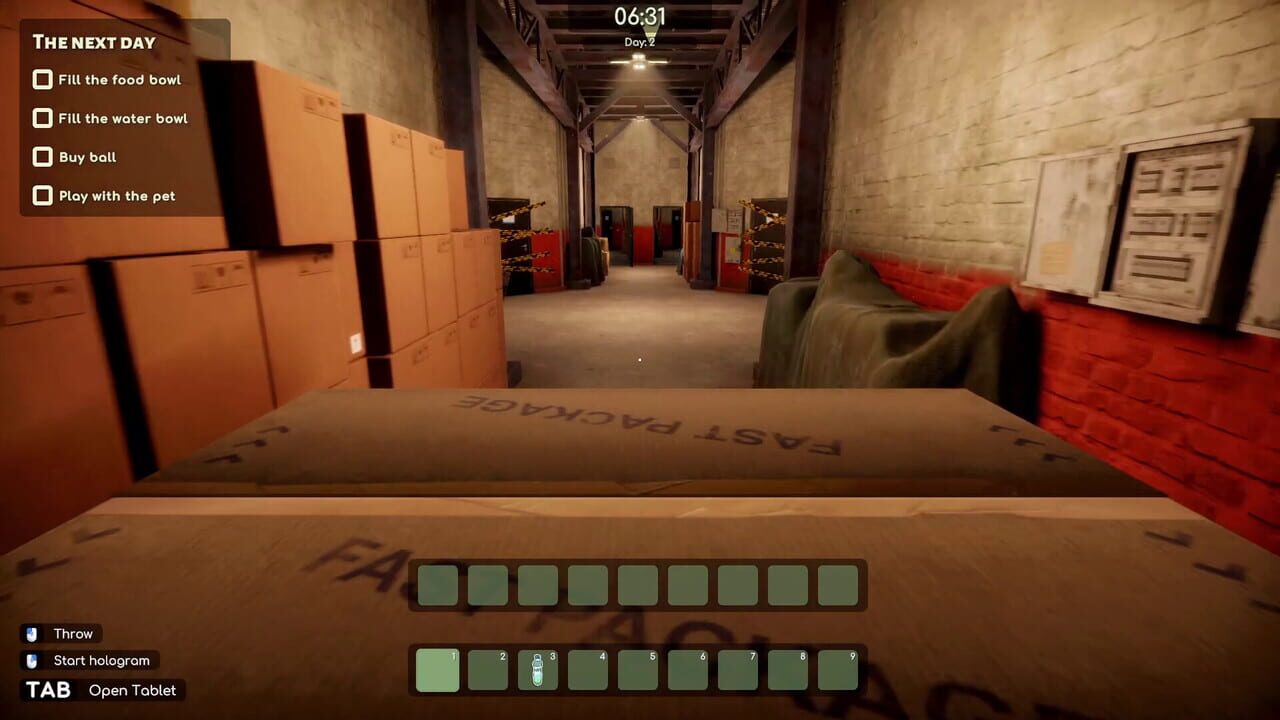Select empty hotbar slot 9
The height and width of the screenshot is (720, 1280).
837,670
